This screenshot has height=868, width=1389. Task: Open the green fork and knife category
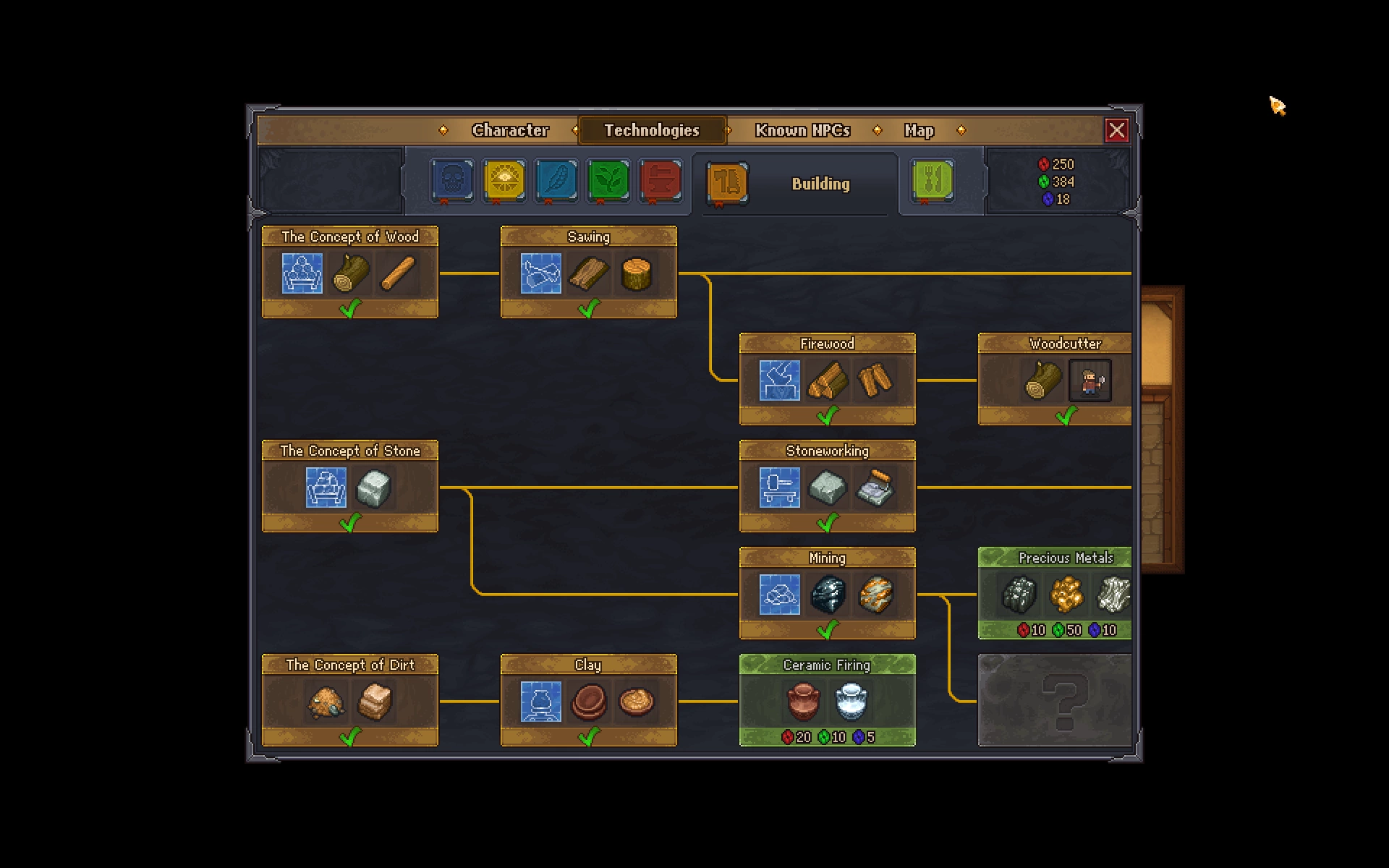(x=933, y=180)
